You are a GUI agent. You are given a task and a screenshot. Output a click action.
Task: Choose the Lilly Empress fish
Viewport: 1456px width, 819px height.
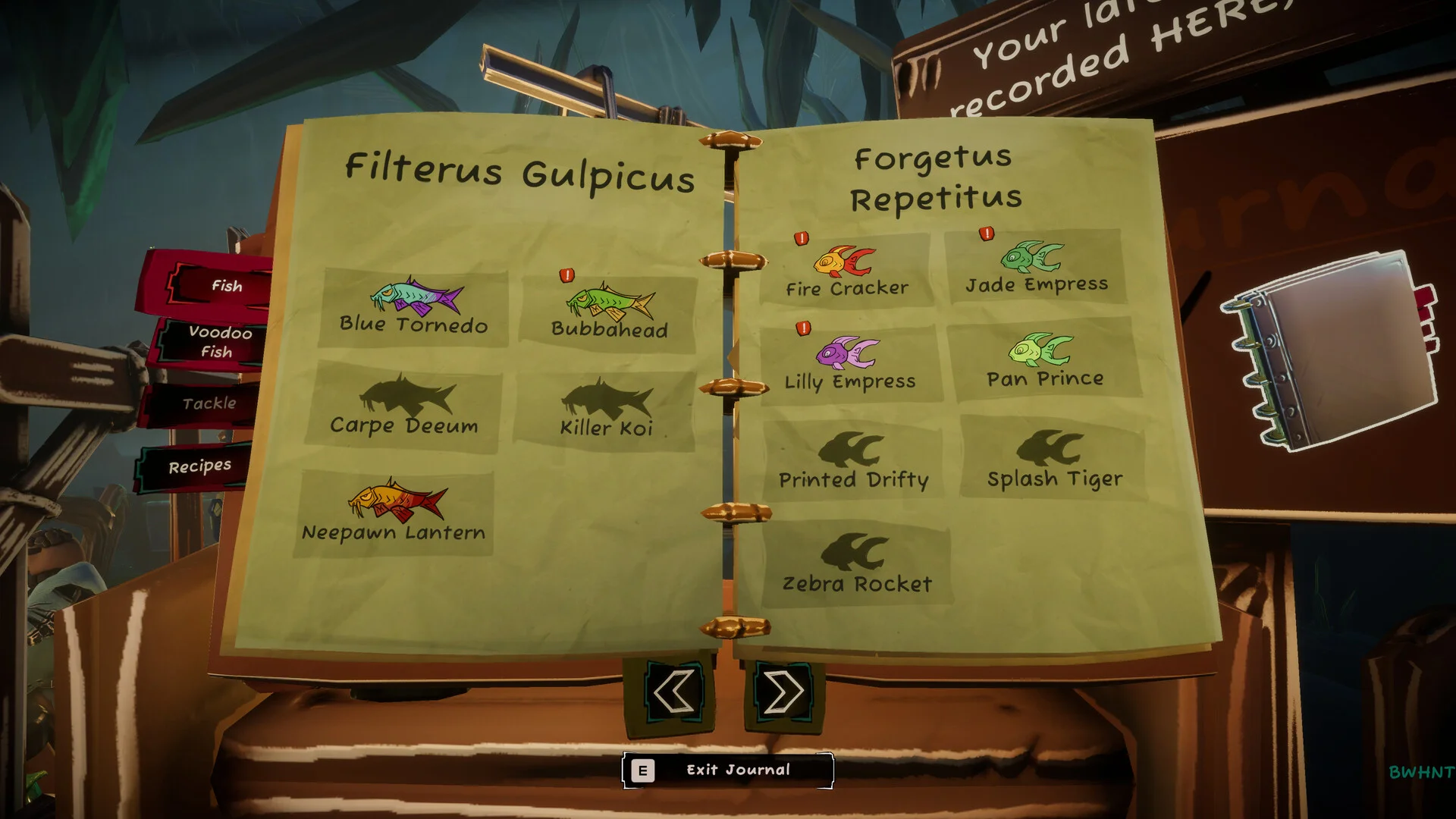(x=850, y=364)
